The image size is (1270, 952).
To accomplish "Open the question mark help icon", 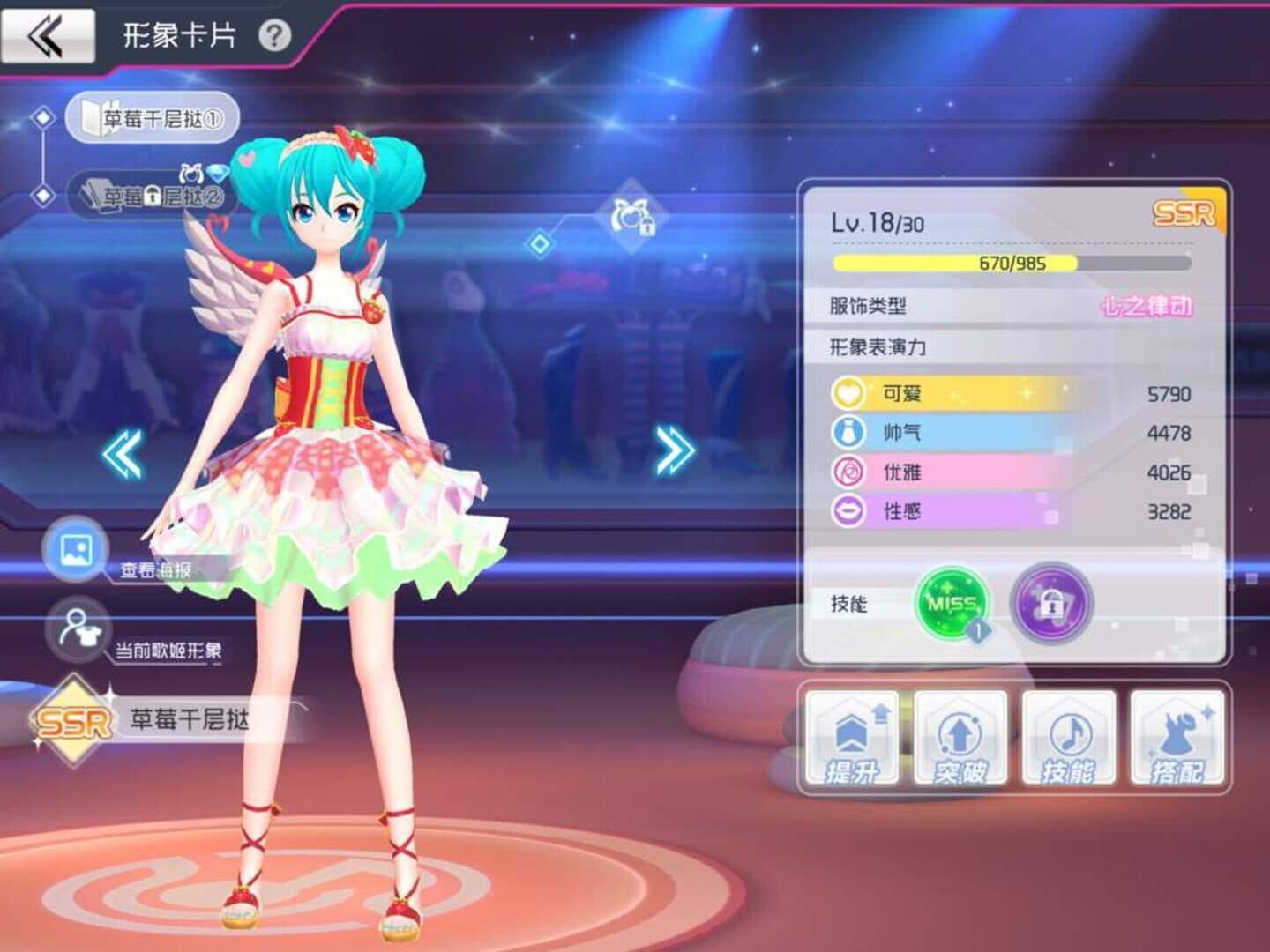I will pos(274,36).
